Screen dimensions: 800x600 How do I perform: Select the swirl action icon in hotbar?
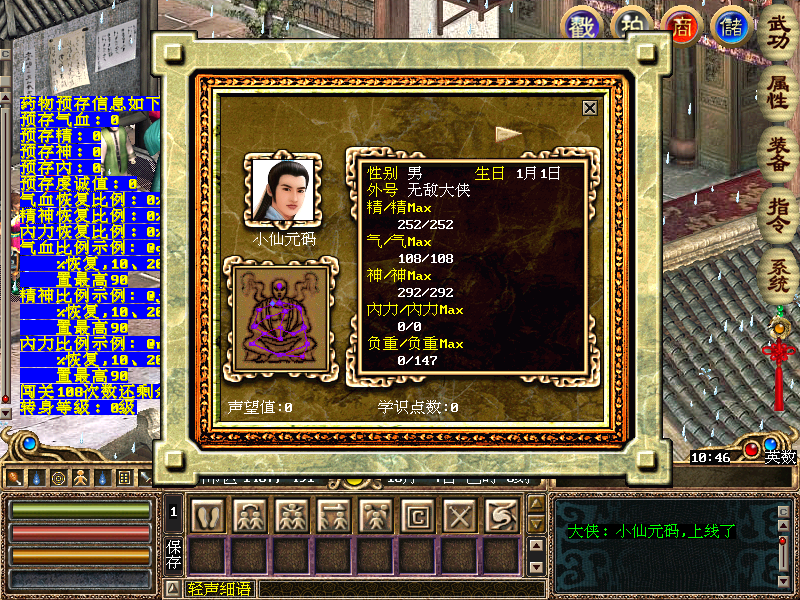click(500, 516)
